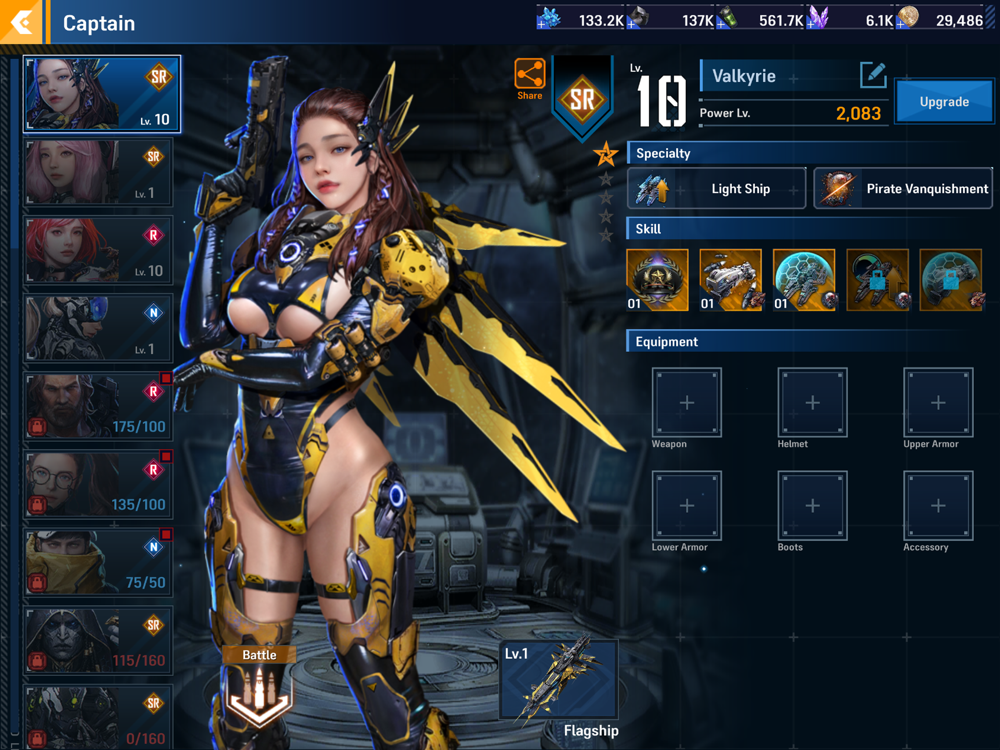The height and width of the screenshot is (750, 1000).
Task: Upgrade the Valkyrie captain
Action: [943, 102]
